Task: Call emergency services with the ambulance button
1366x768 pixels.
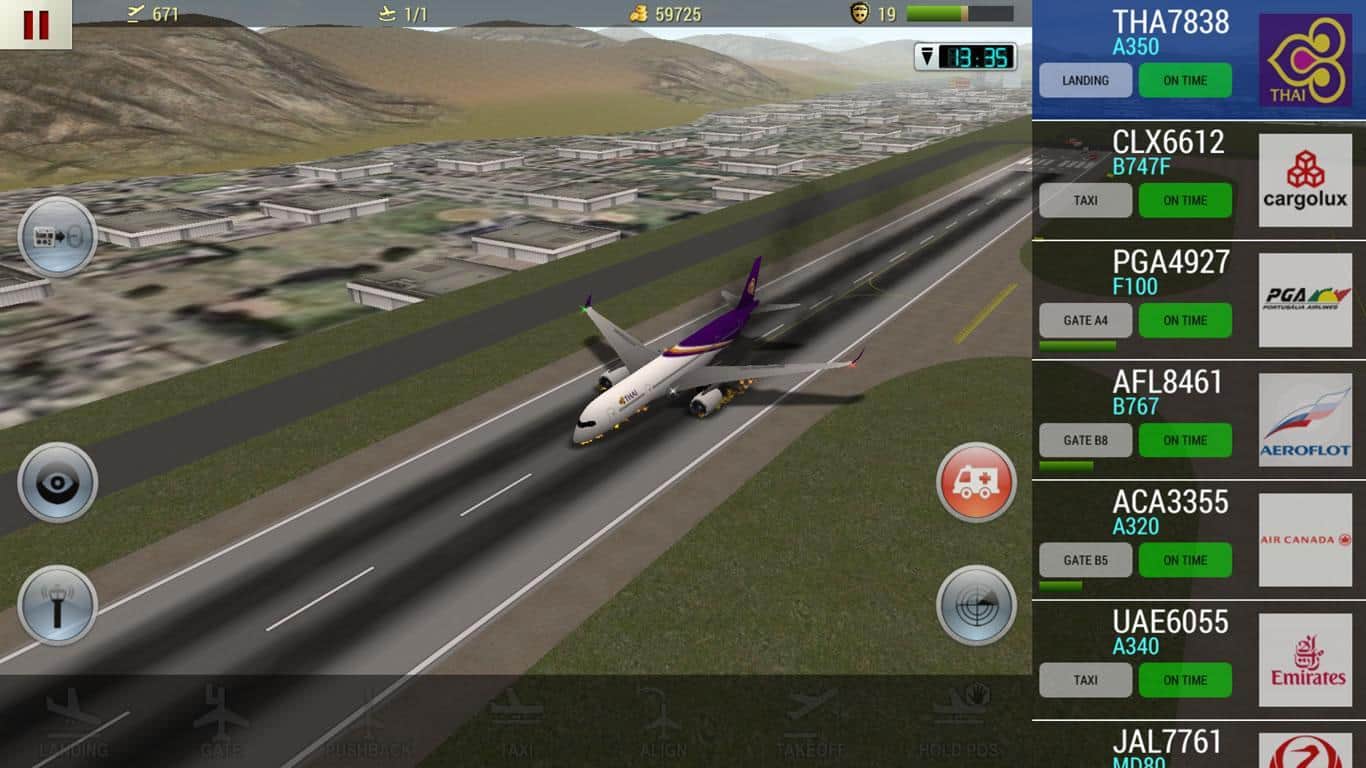Action: pos(976,483)
